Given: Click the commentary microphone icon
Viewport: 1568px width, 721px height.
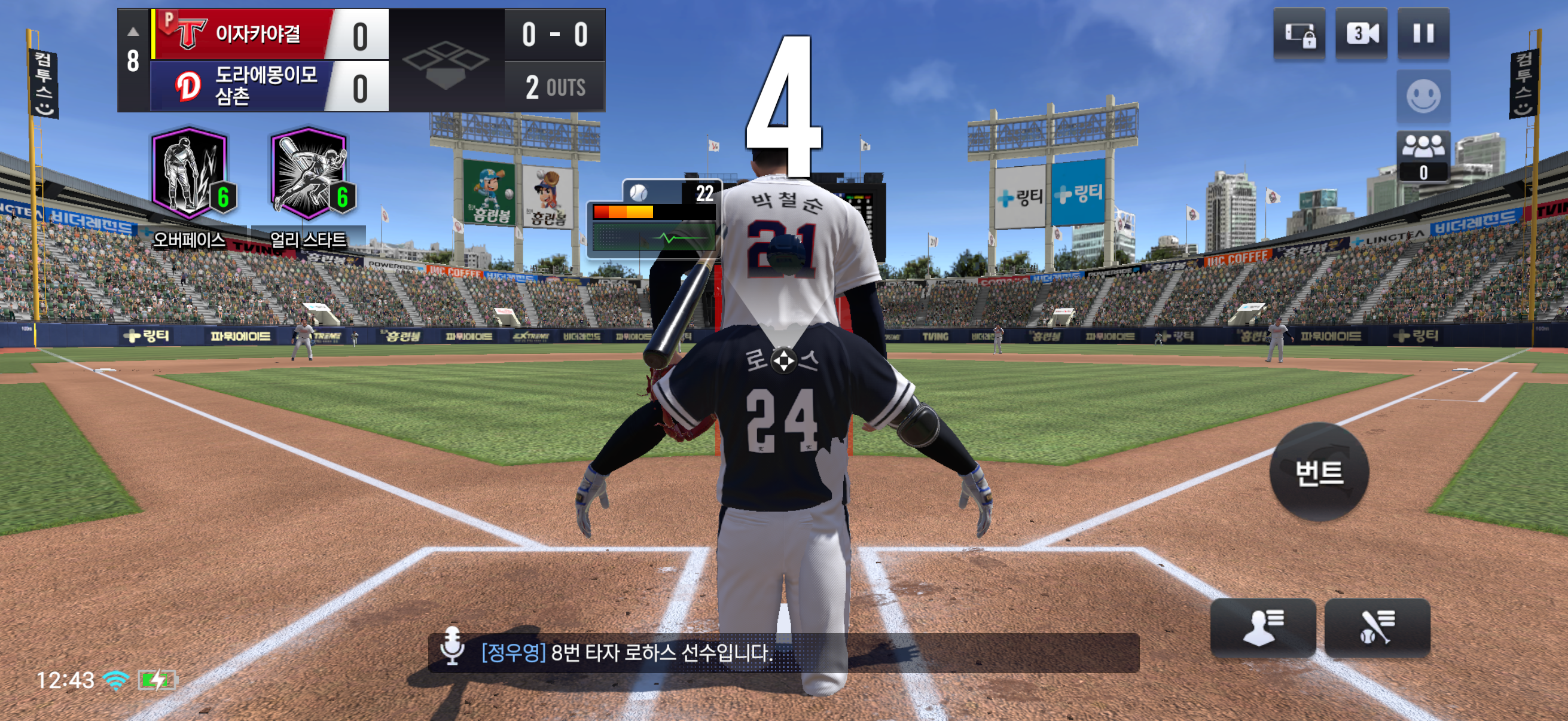Looking at the screenshot, I should coord(452,647).
